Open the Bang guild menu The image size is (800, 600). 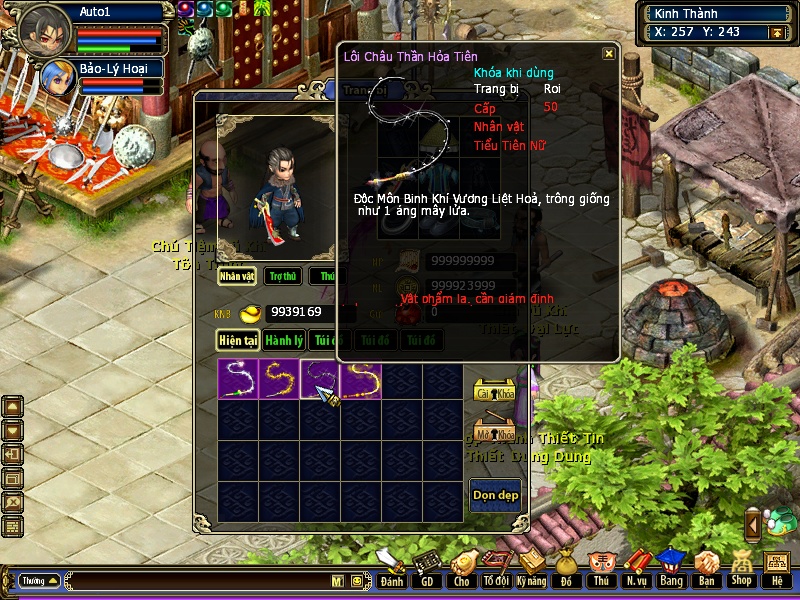[x=671, y=569]
